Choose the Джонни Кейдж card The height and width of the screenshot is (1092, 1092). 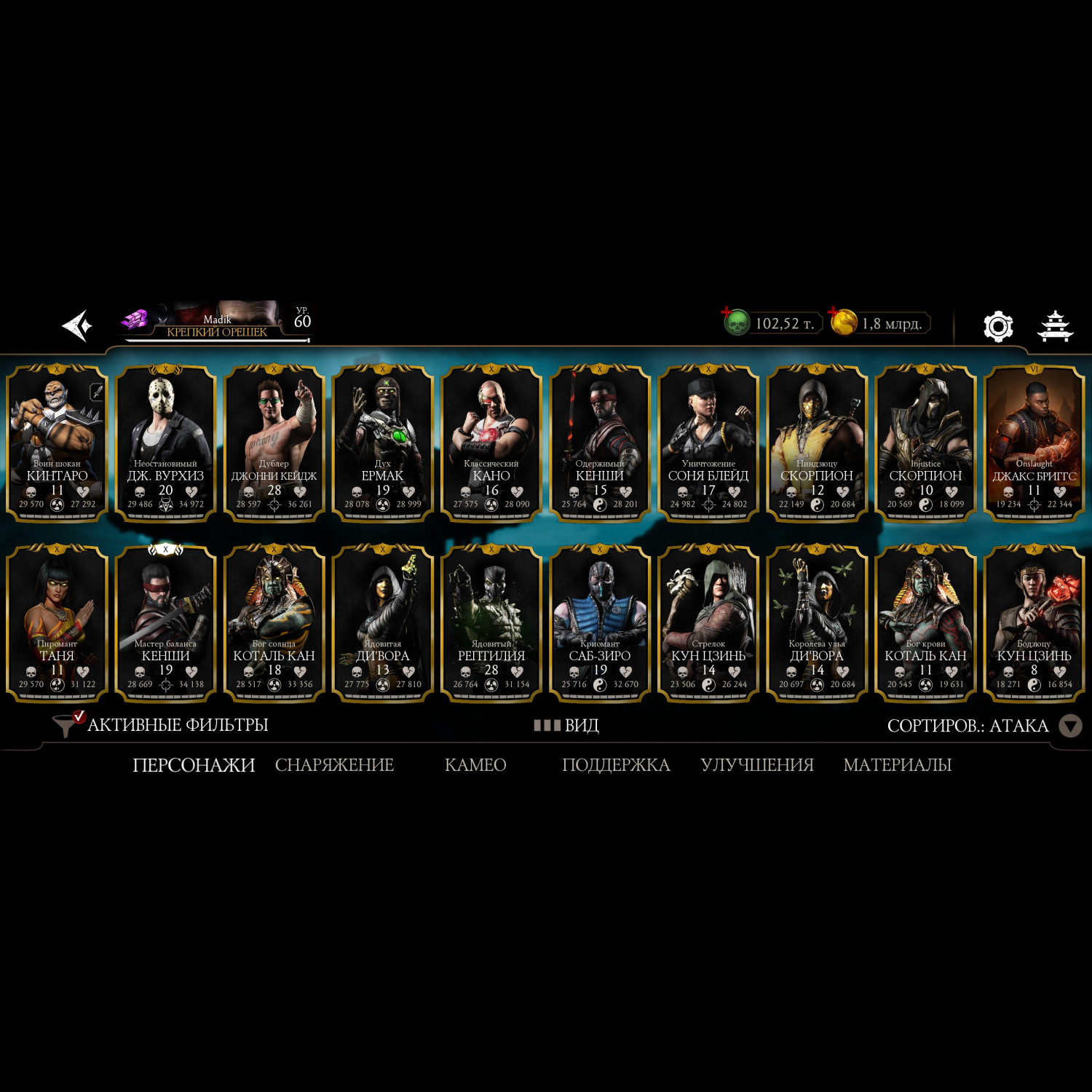point(274,443)
